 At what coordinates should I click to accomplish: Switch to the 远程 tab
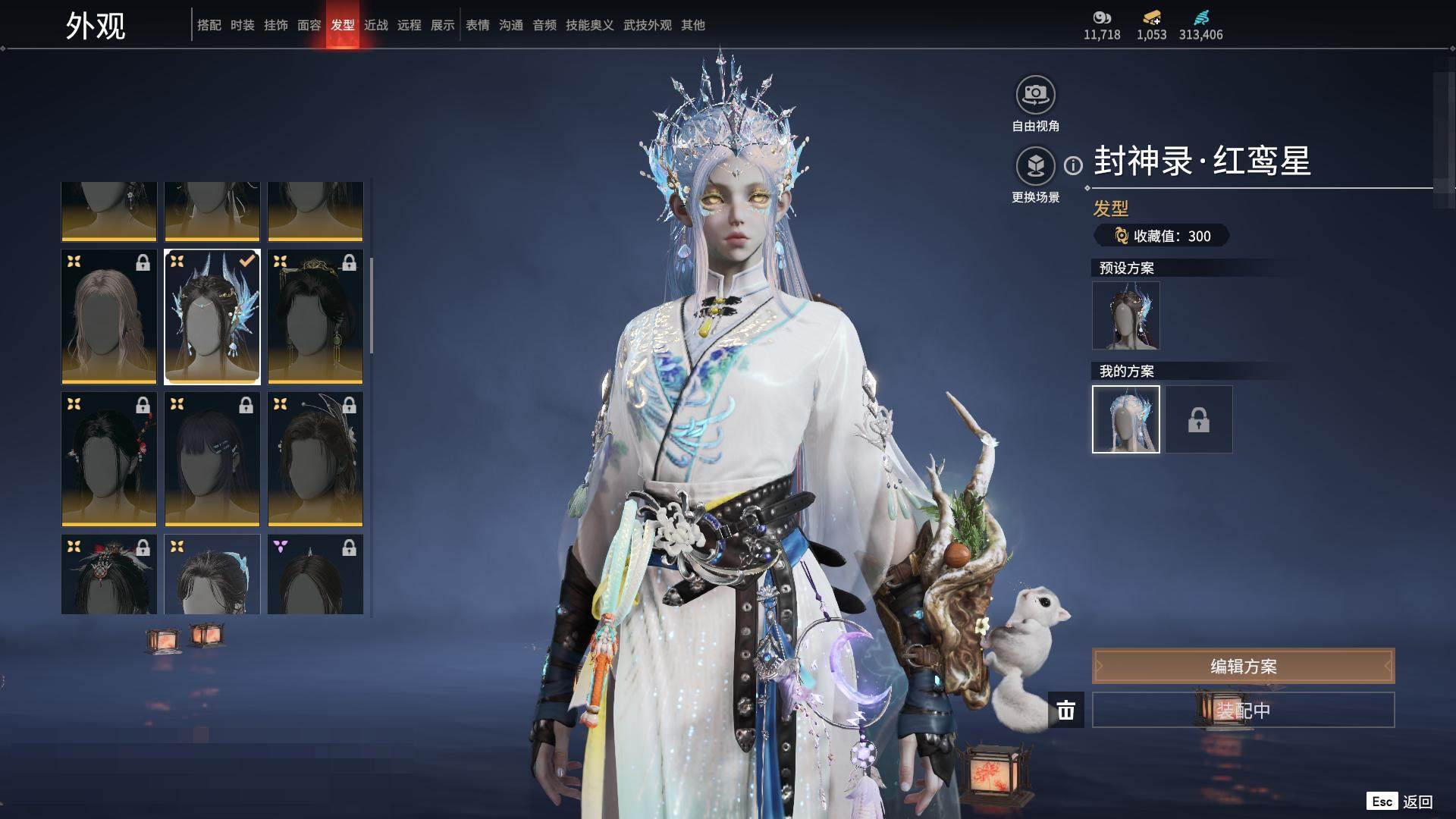pos(409,25)
